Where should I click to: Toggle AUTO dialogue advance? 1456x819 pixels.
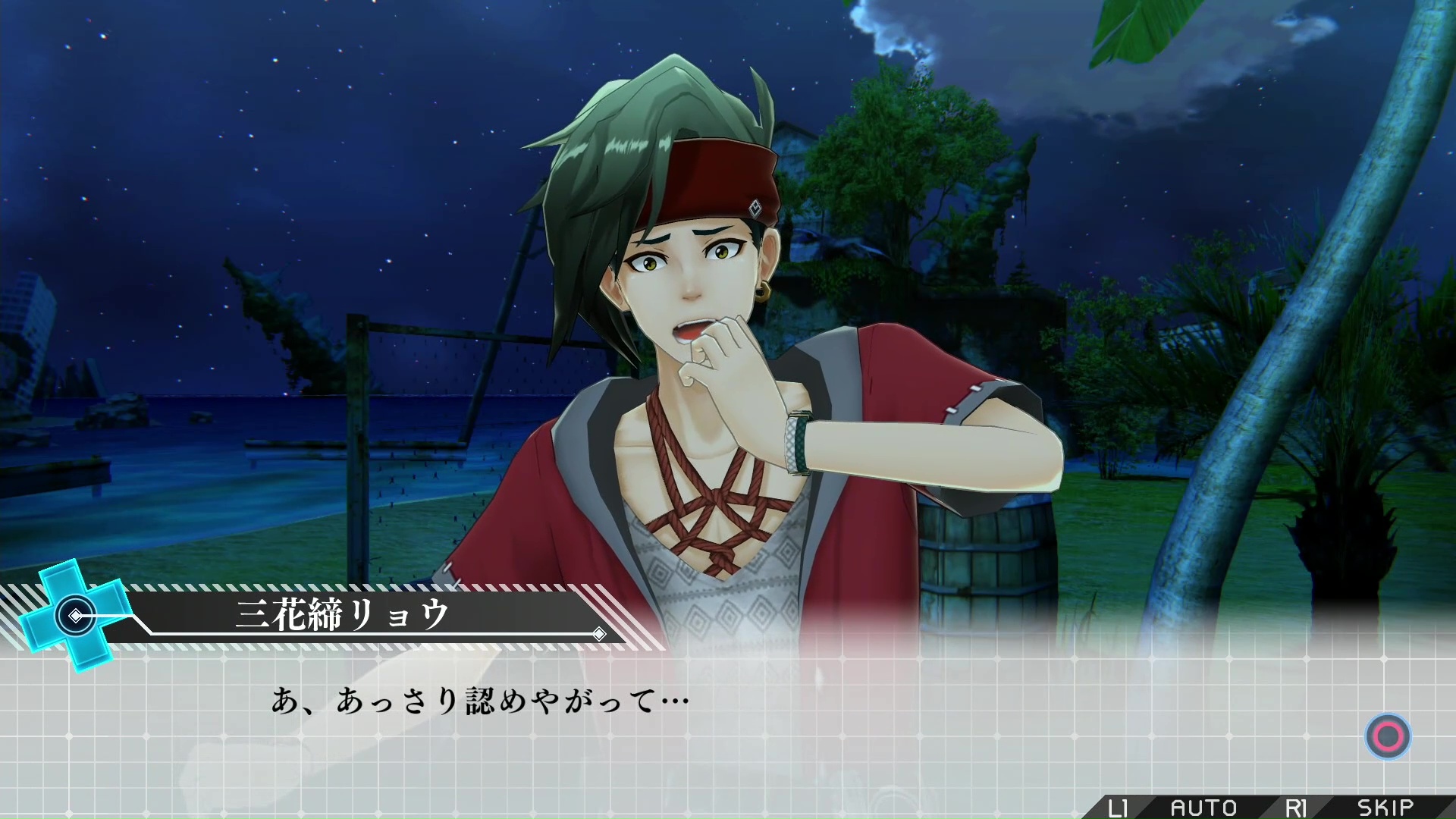[1203, 808]
